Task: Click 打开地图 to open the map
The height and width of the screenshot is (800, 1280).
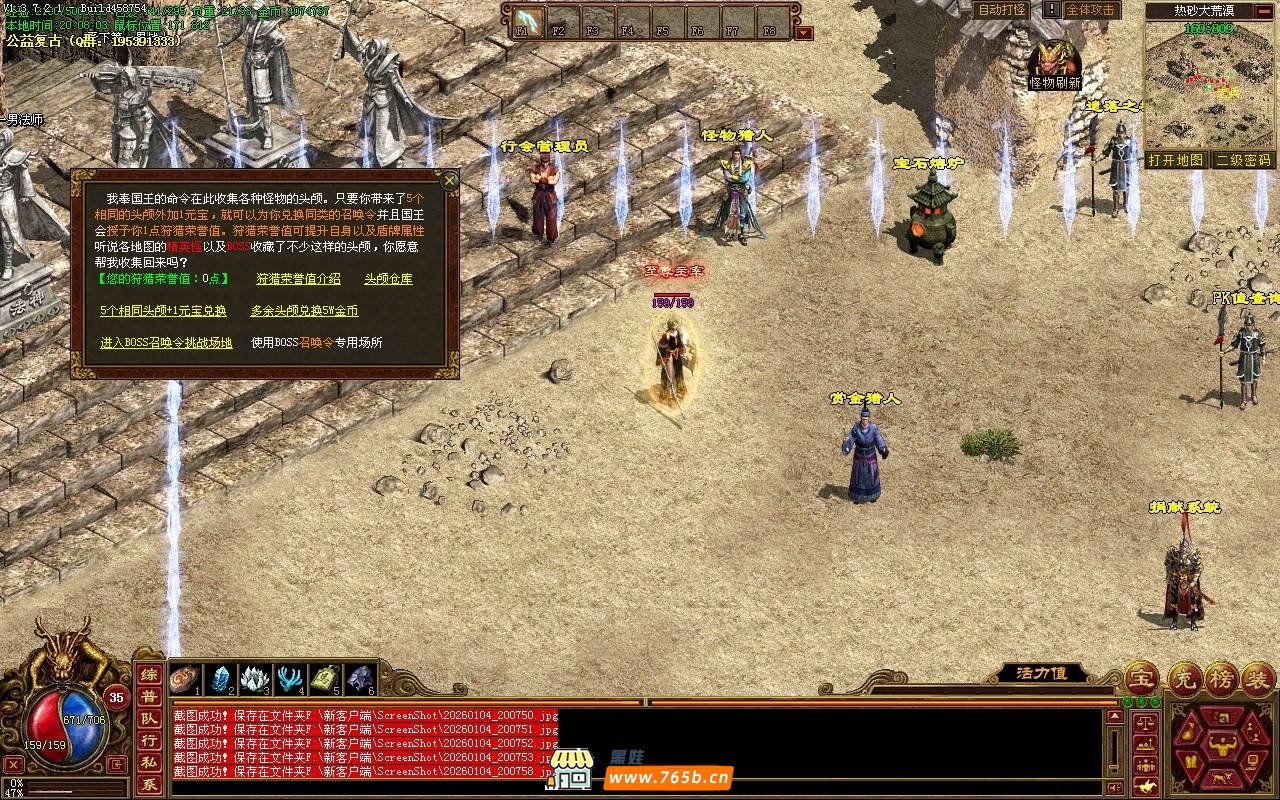Action: 1175,160
